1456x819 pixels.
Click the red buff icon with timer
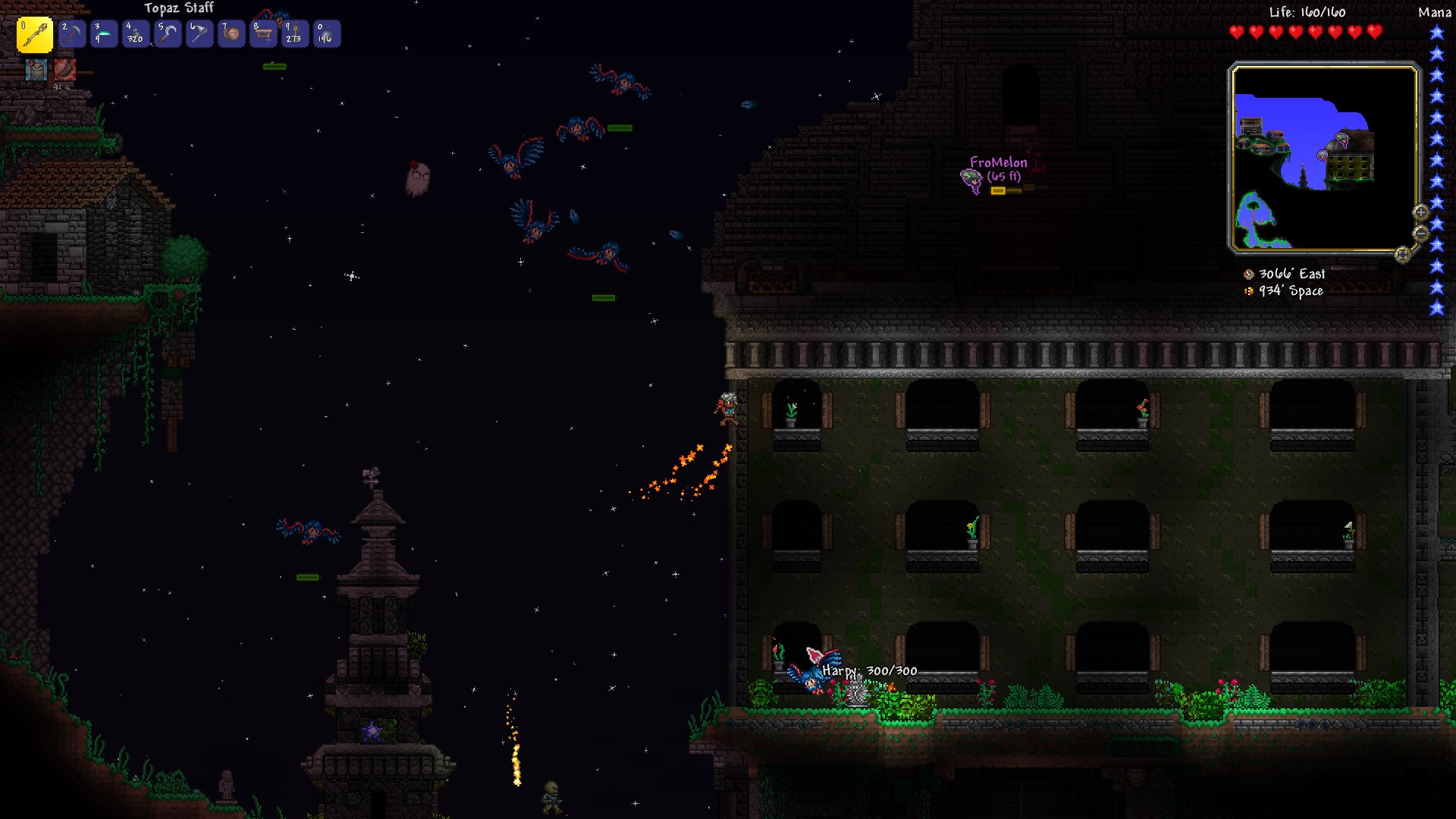point(65,71)
